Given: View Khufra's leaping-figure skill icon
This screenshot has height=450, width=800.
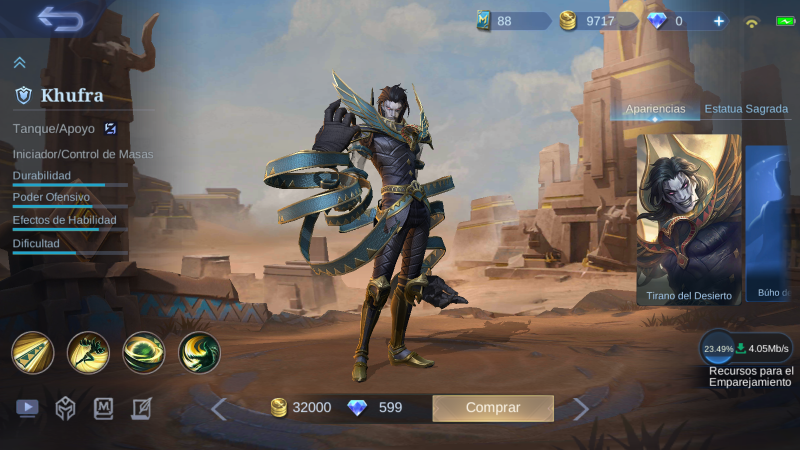Looking at the screenshot, I should click(88, 352).
